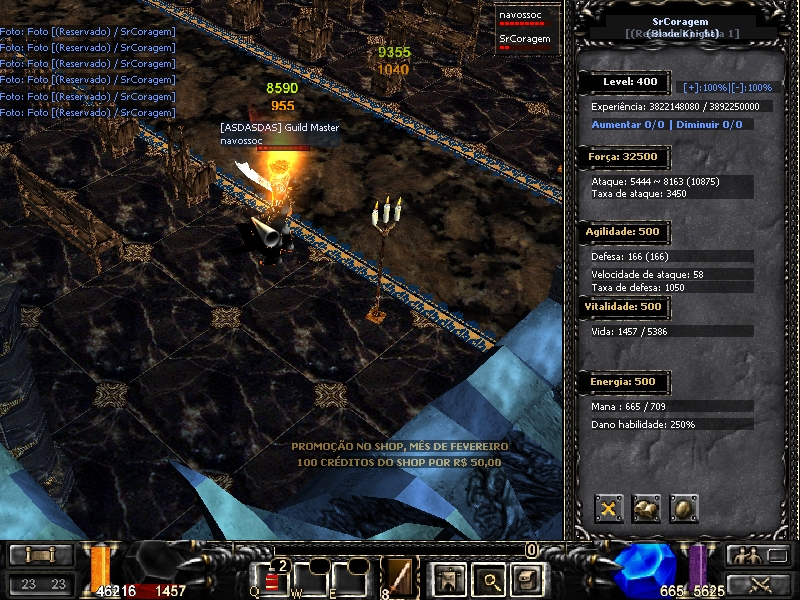Use the red potion in the Q slot
This screenshot has height=600, width=800.
pyautogui.click(x=272, y=580)
